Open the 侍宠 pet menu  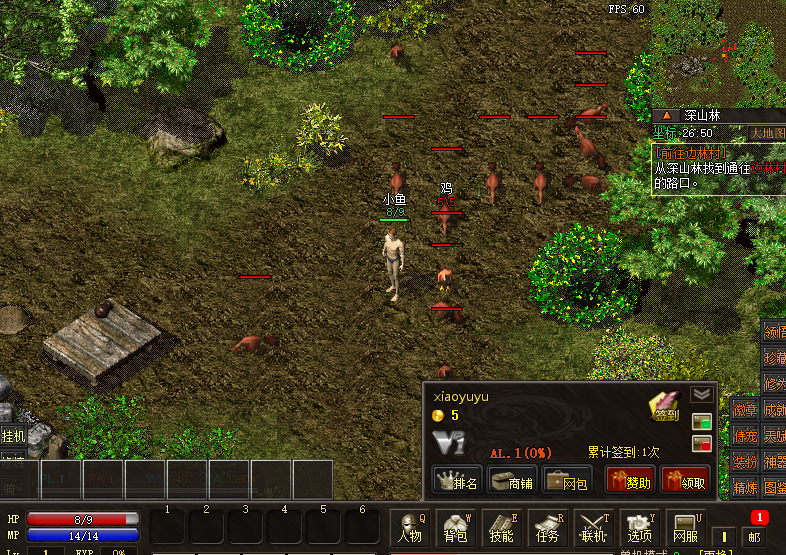745,435
